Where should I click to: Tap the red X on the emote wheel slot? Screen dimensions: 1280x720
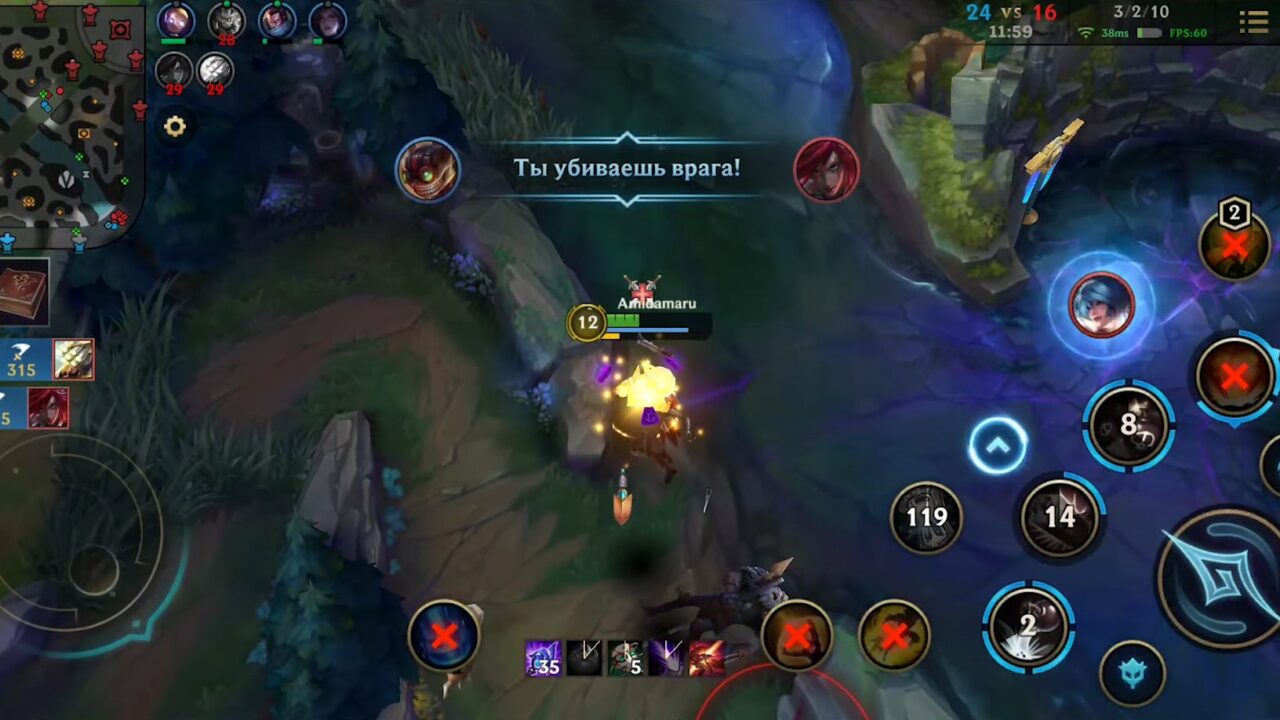(x=797, y=637)
